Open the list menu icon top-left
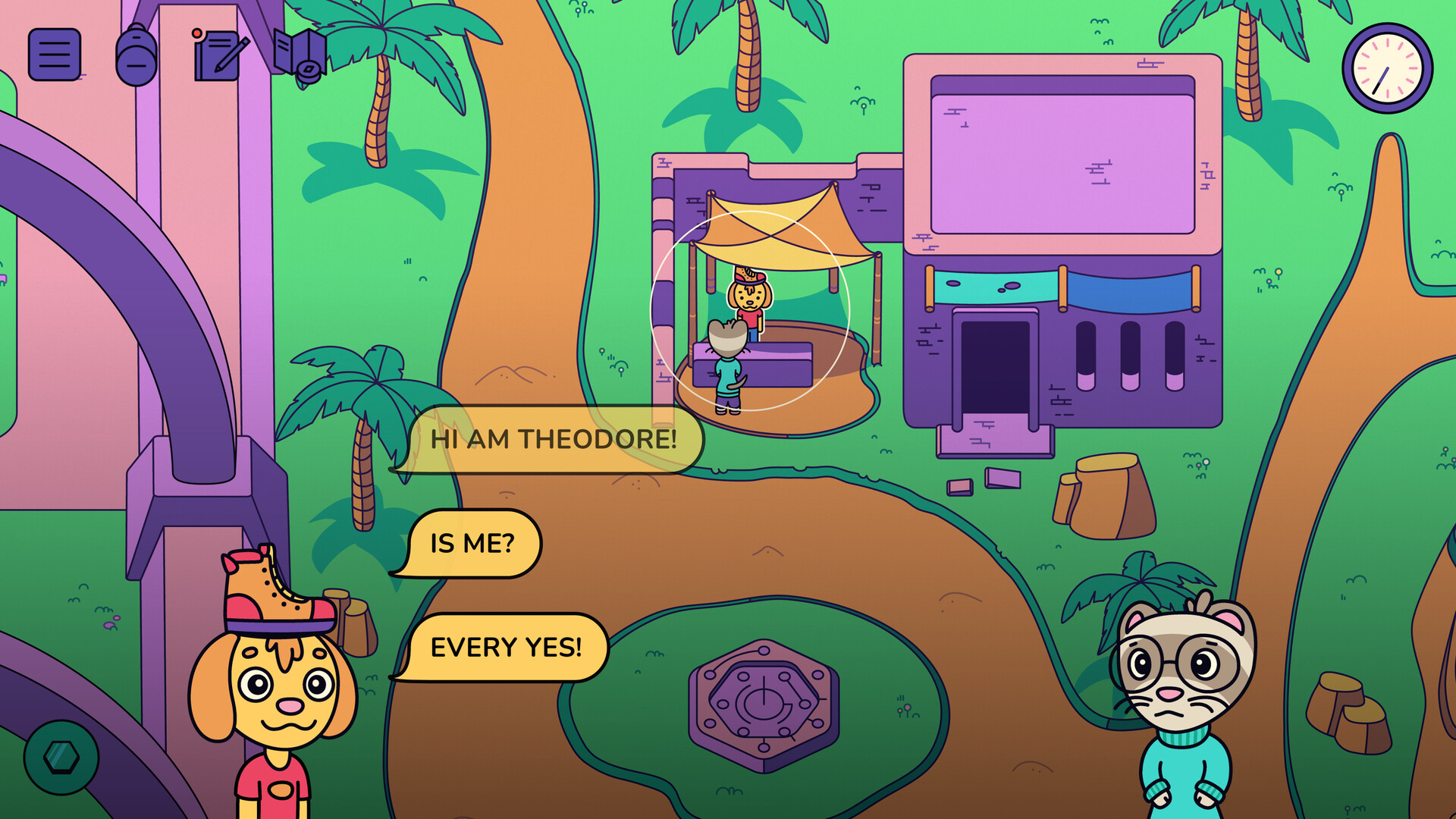The image size is (1456, 819). [56, 55]
